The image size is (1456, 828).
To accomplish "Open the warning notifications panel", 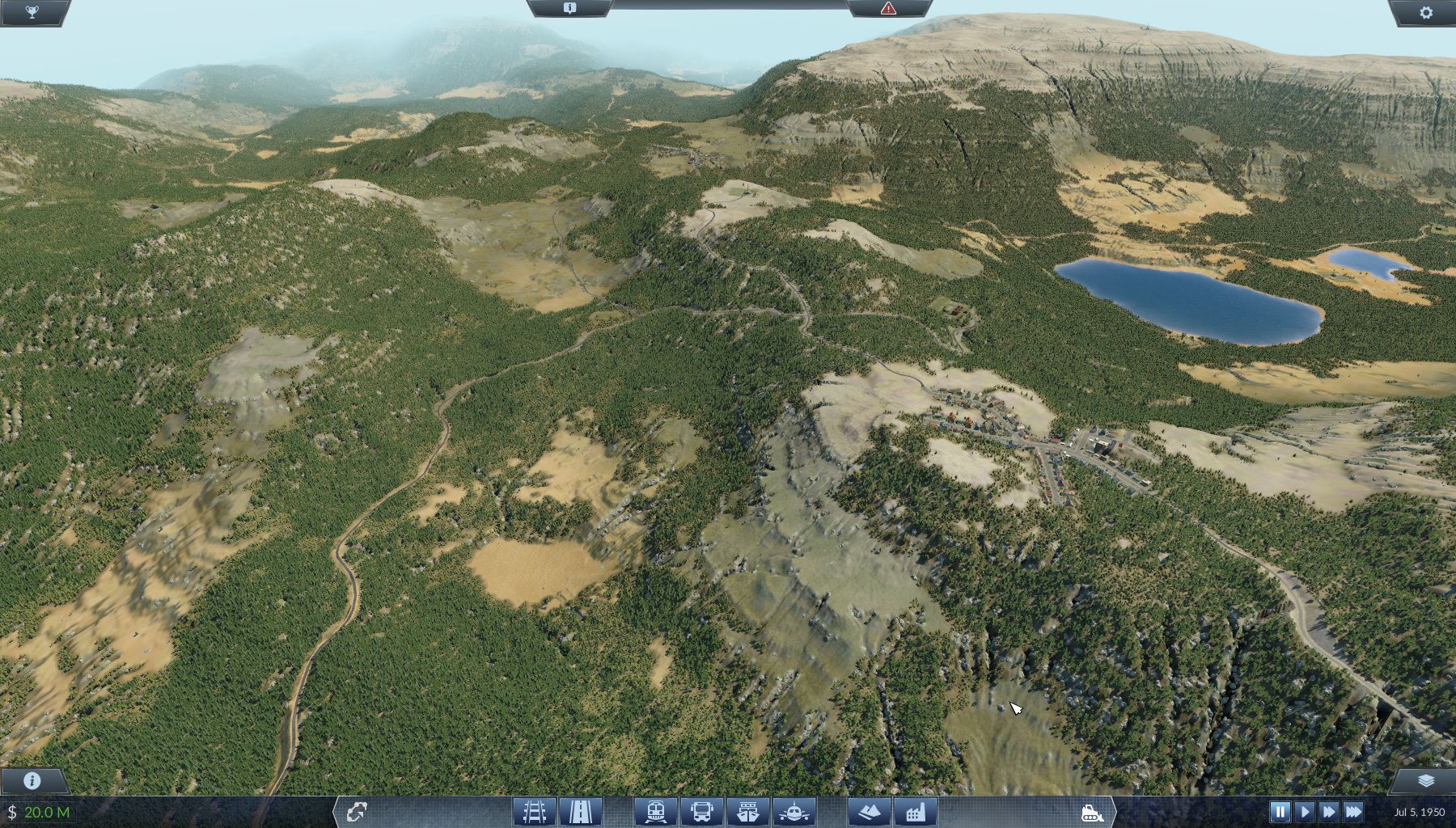I will click(x=890, y=10).
